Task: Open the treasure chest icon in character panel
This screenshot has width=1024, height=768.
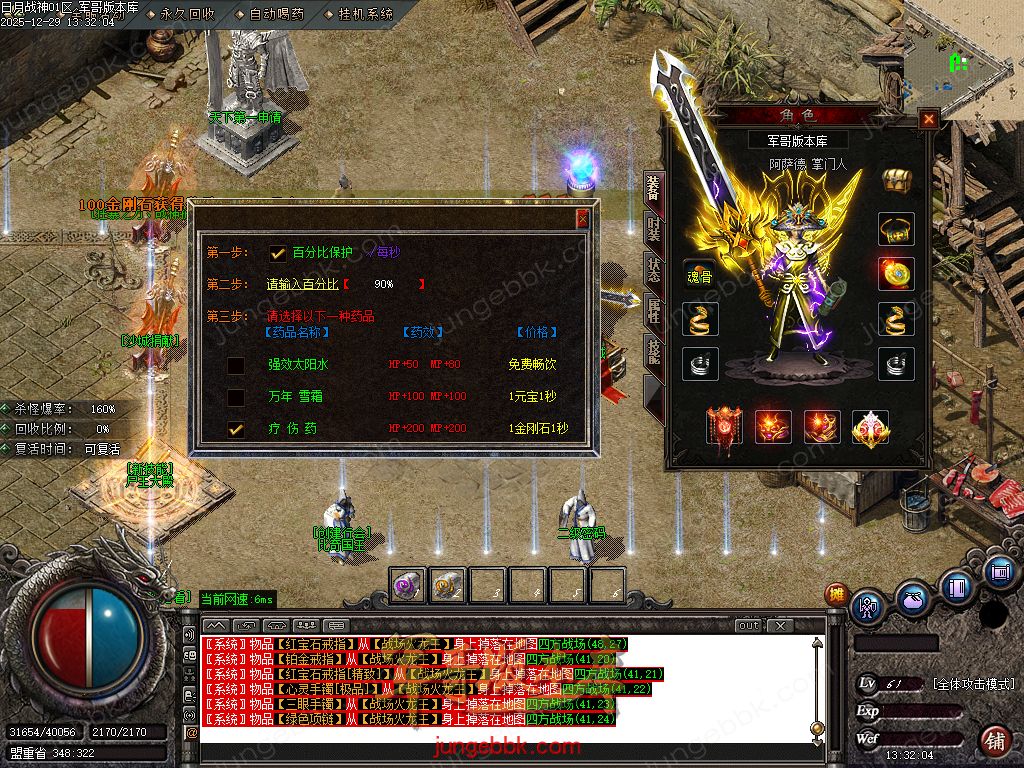Action: 896,181
